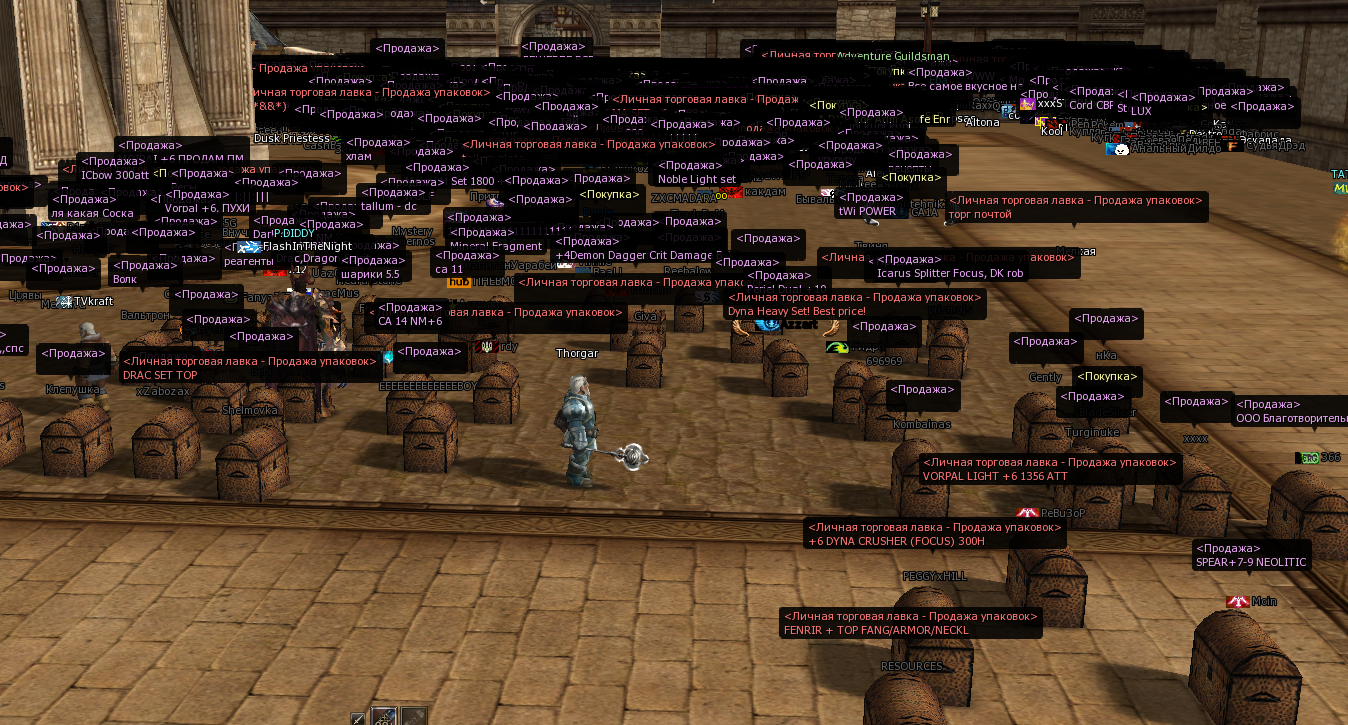
Task: Open the tWi POWER sale sign
Action: coord(866,211)
